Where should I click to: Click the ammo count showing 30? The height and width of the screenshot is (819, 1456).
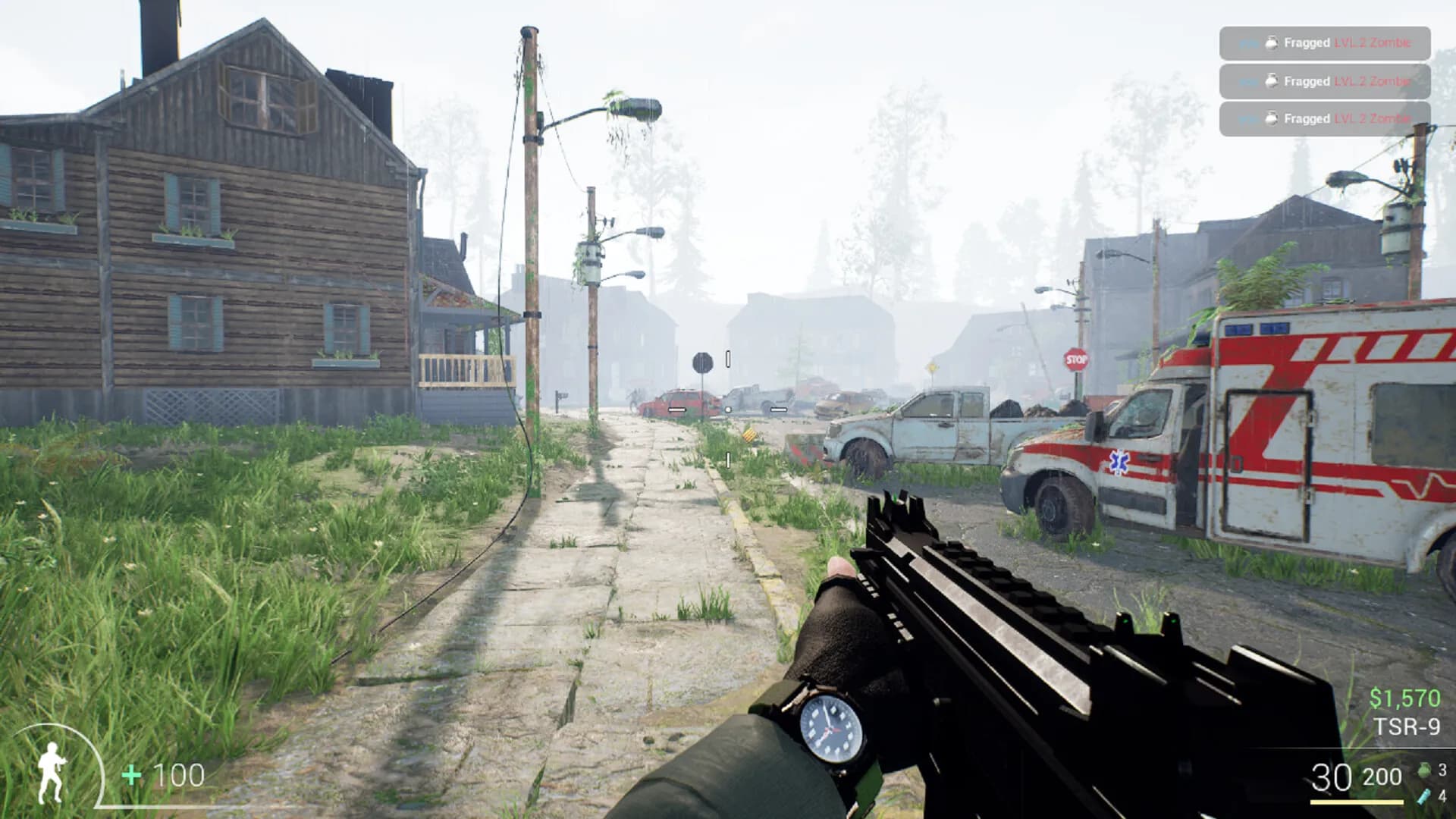pos(1332,776)
